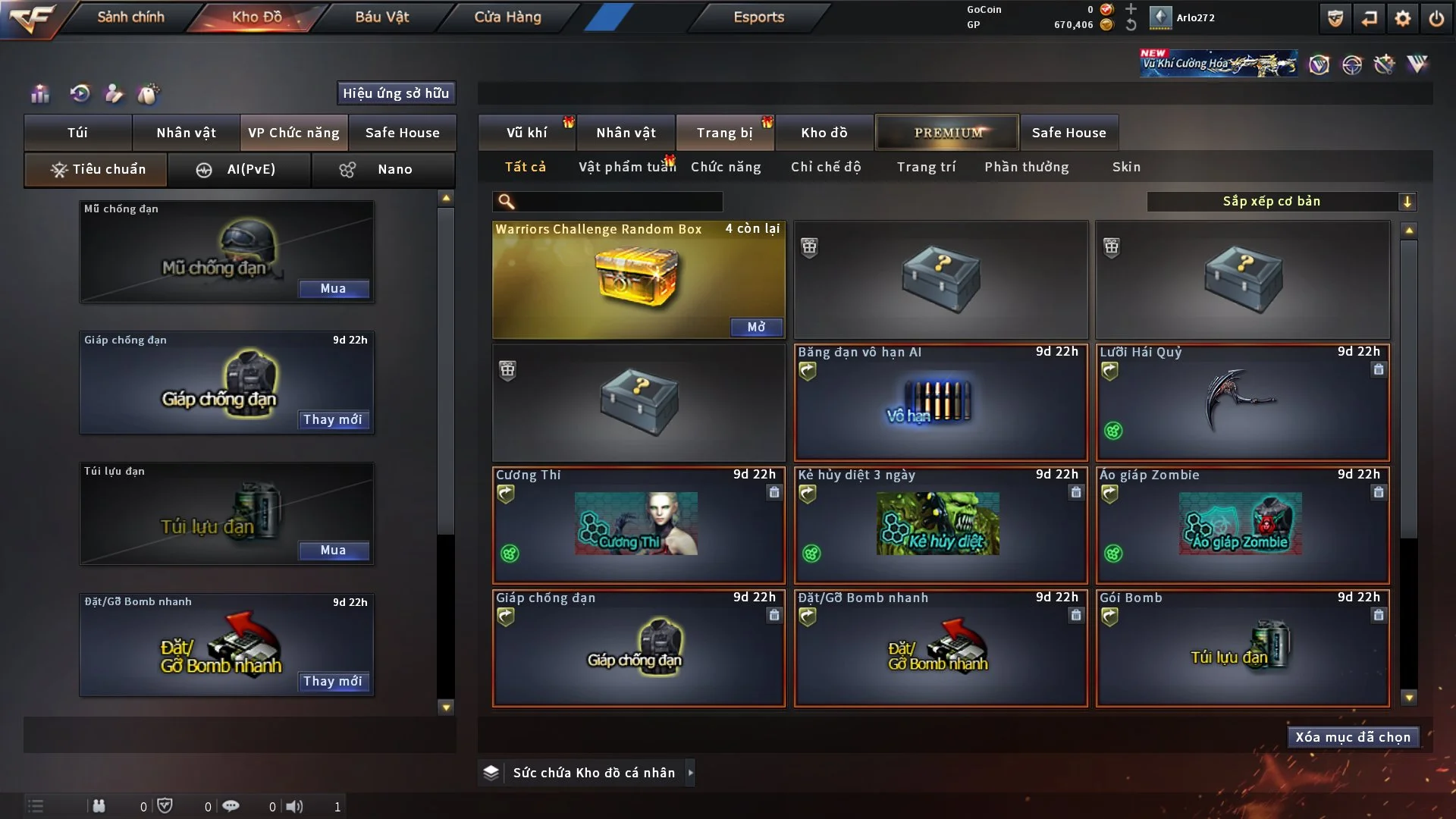Open the Sảnh chính lobby tab
This screenshot has width=1456, height=819.
click(130, 17)
